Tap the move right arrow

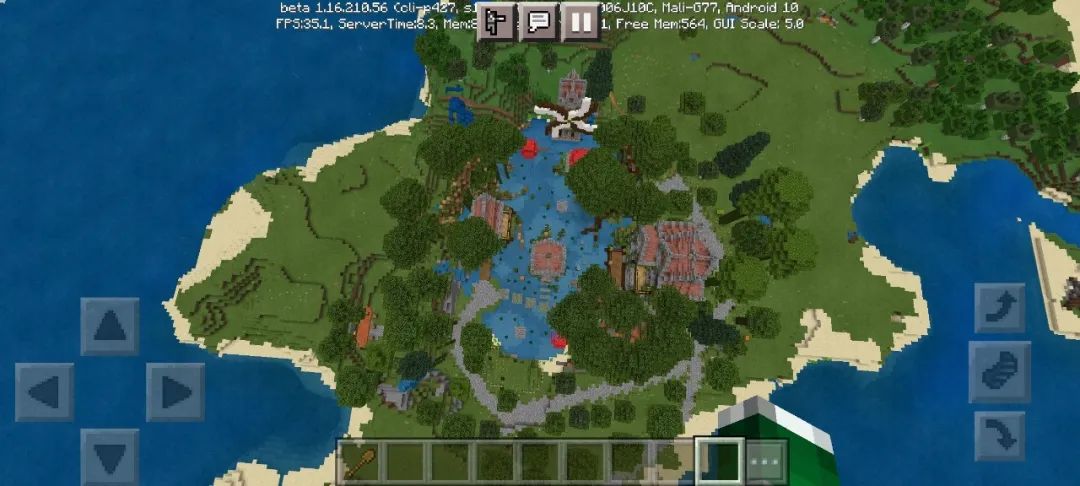[175, 391]
